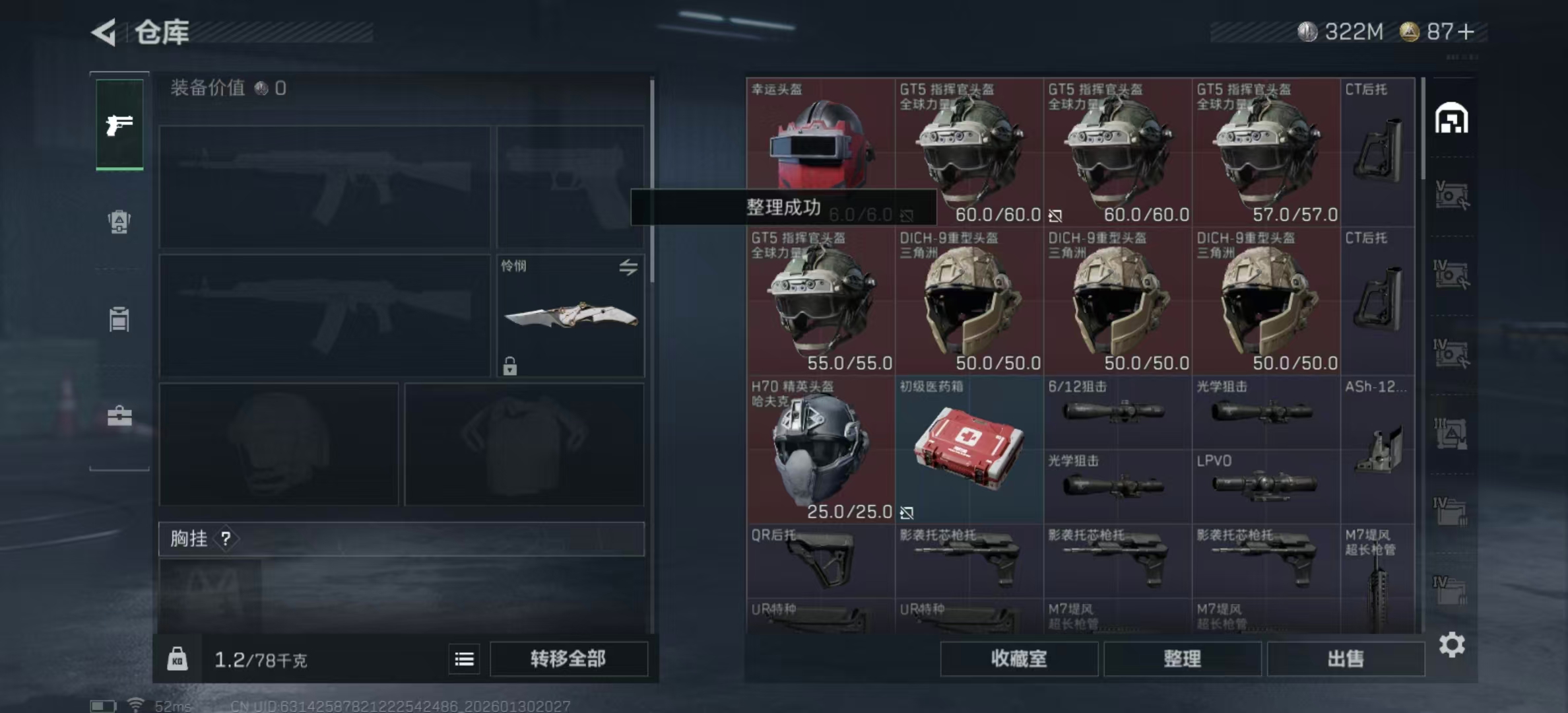Viewport: 1568px width, 713px height.
Task: Select the 初级医药箱 medkit
Action: coord(968,449)
